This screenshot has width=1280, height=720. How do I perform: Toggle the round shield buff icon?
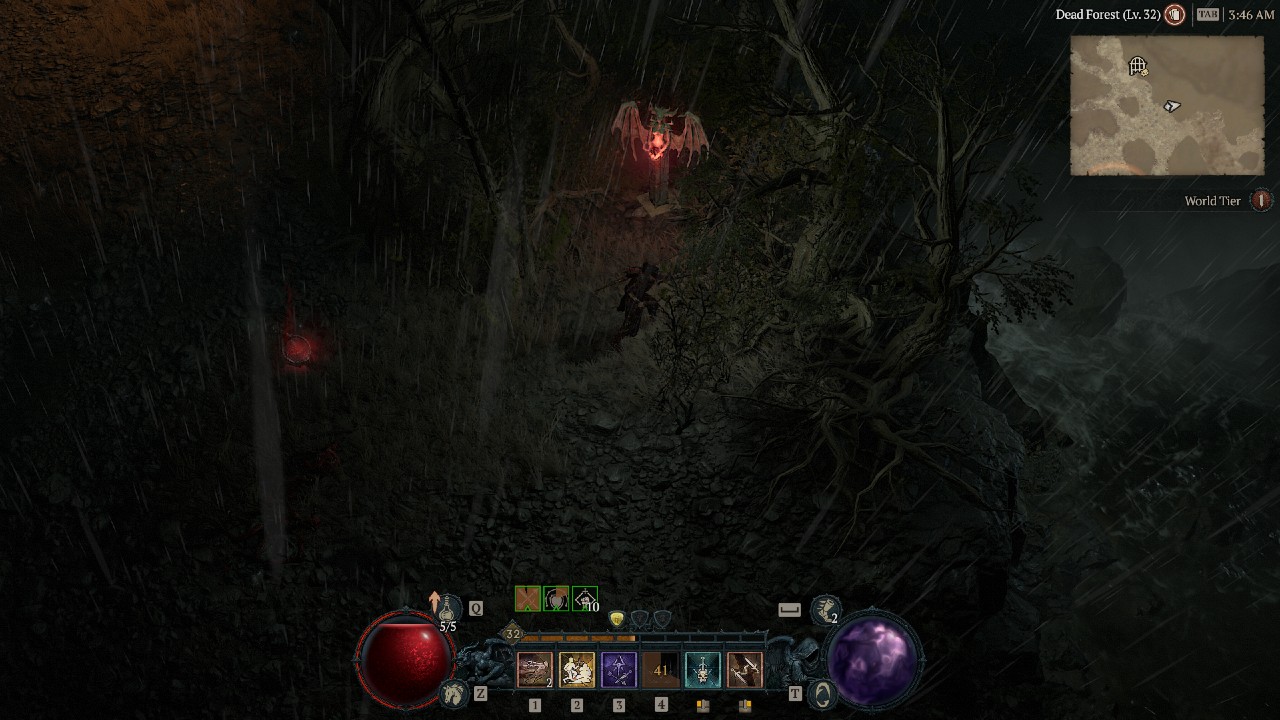(x=555, y=599)
